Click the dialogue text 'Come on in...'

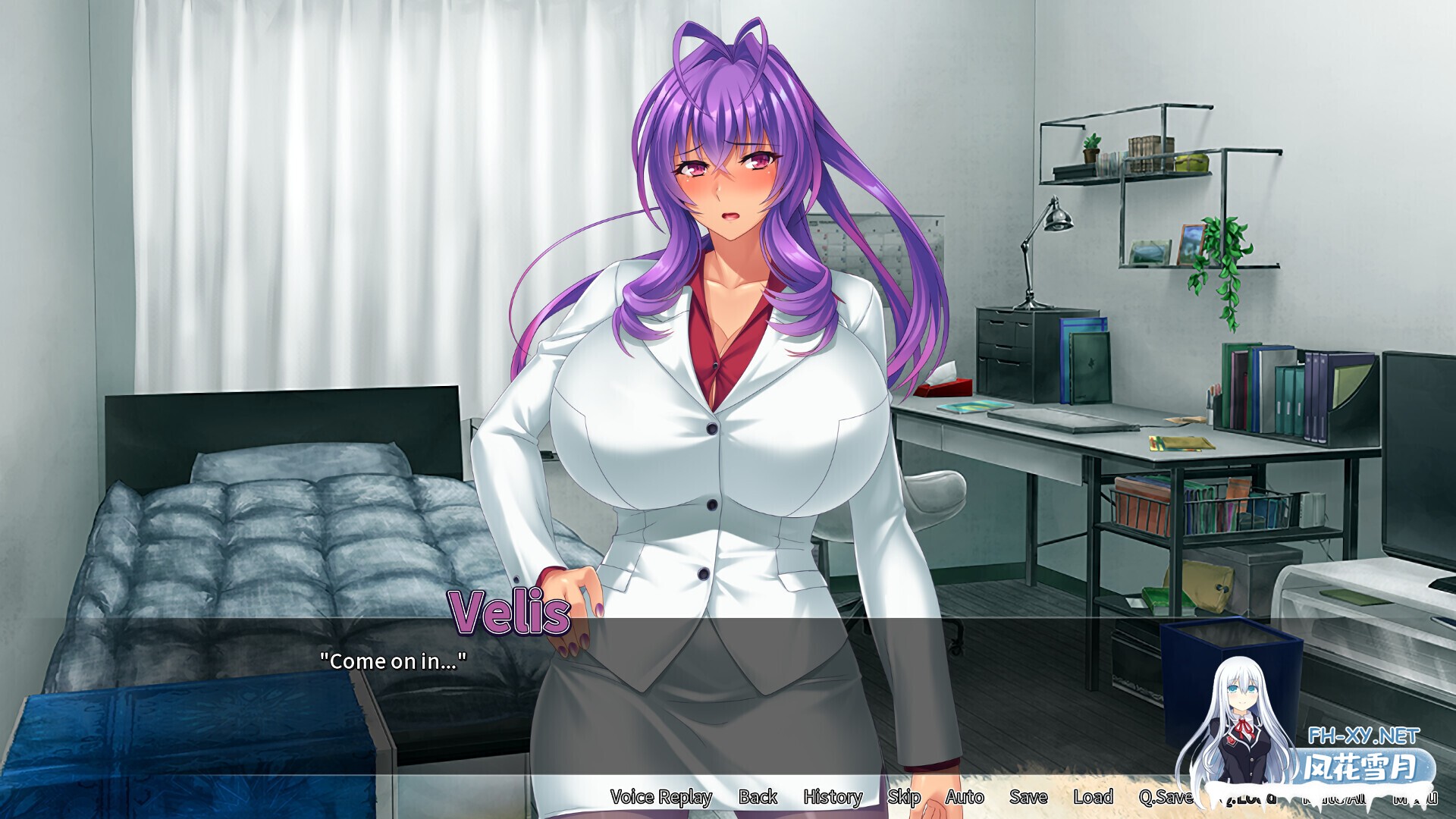coord(393,661)
